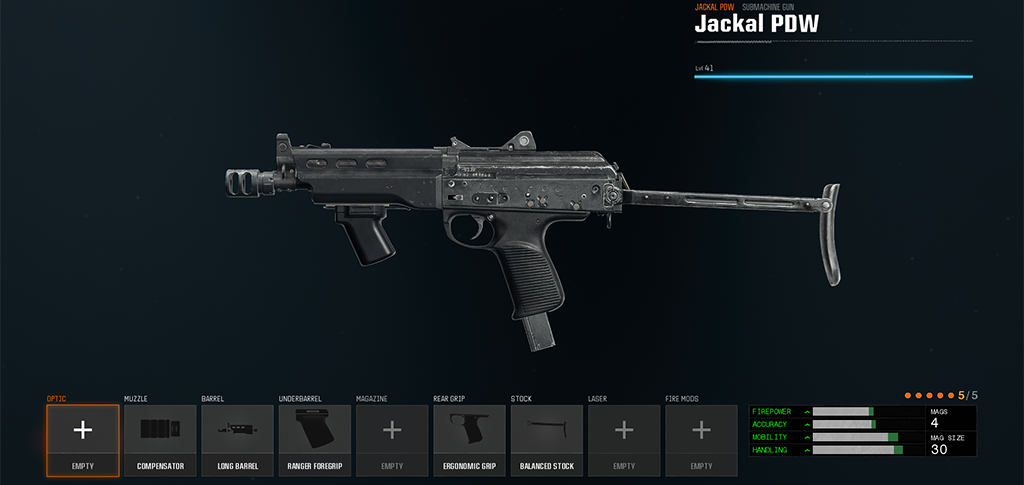
Task: Choose the Long Barrel attachment slot
Action: (x=238, y=440)
